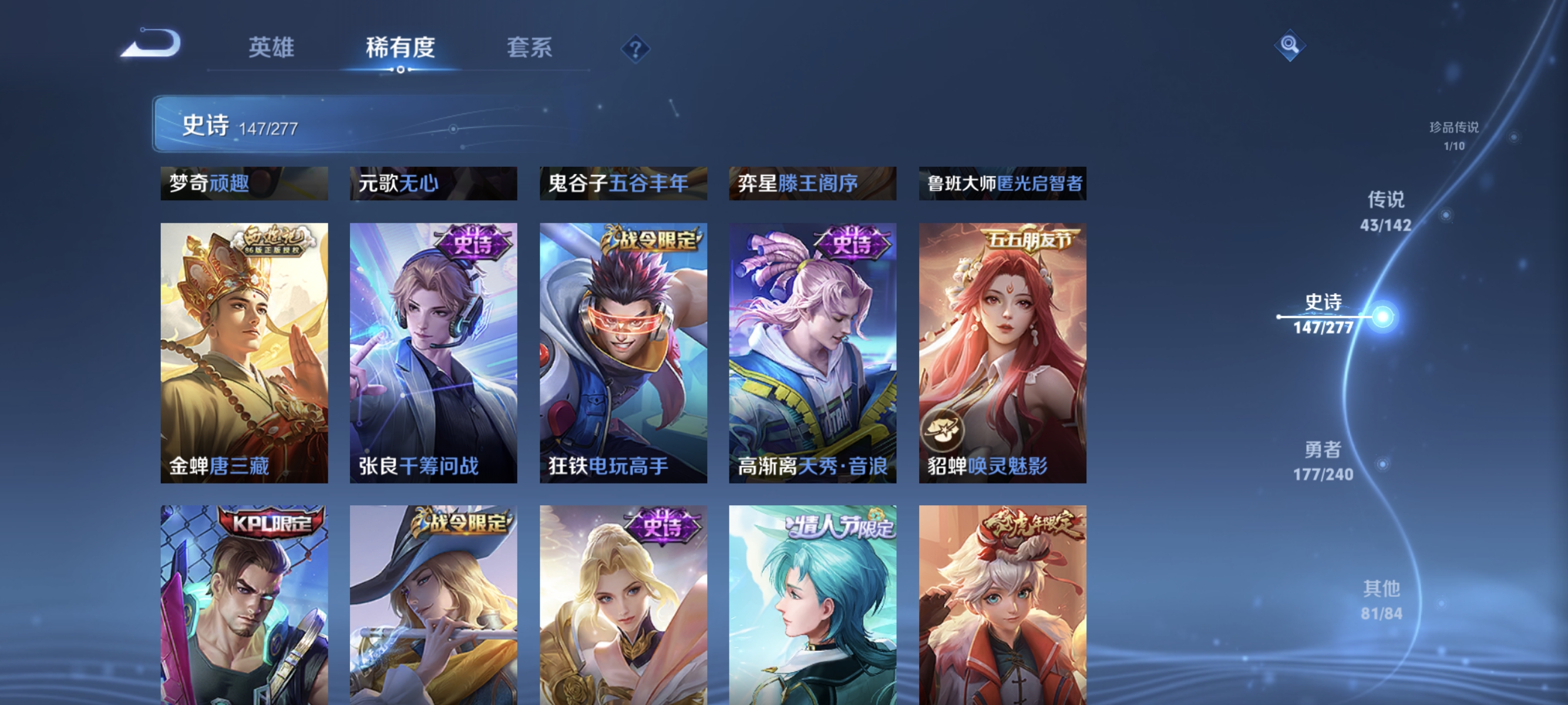Switch to the 英雄 tab

pyautogui.click(x=271, y=49)
